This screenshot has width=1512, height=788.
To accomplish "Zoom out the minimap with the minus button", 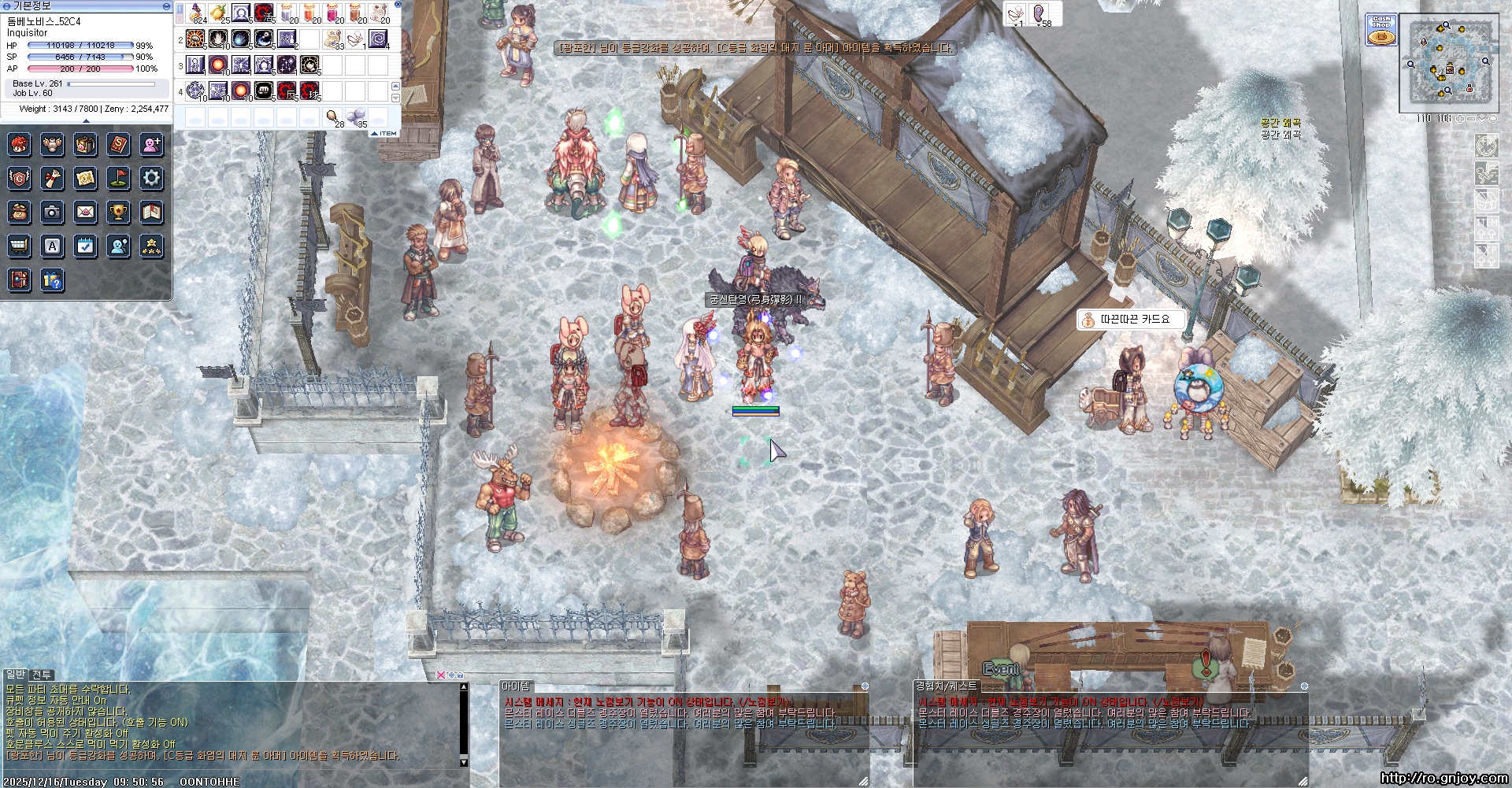I will coord(1471,118).
